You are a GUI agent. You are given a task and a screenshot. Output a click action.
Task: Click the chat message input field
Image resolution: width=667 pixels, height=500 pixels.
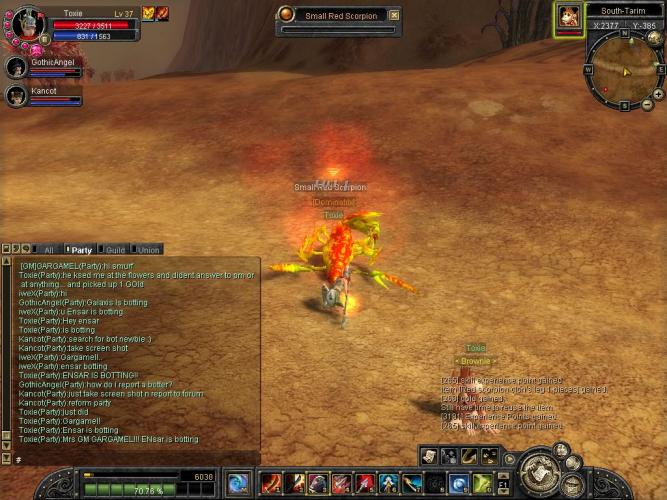pos(130,457)
